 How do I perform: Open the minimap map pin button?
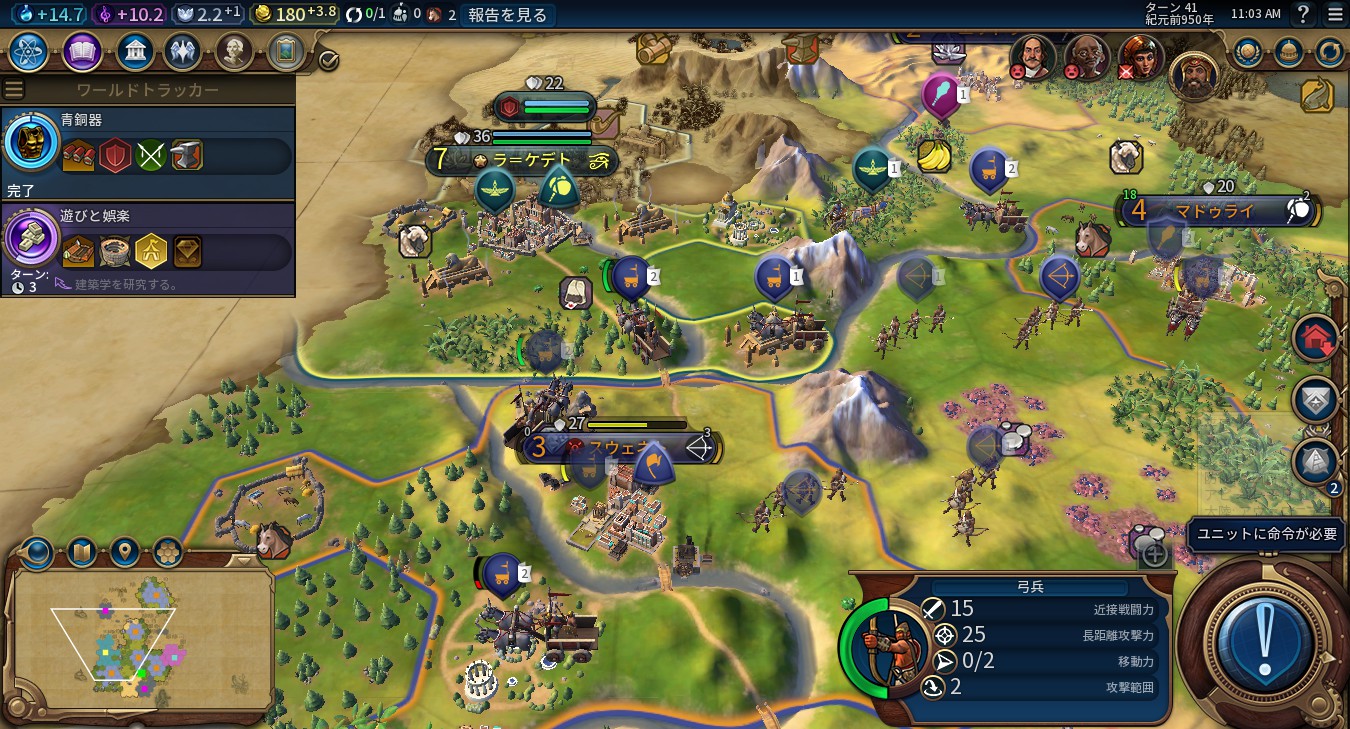(124, 551)
